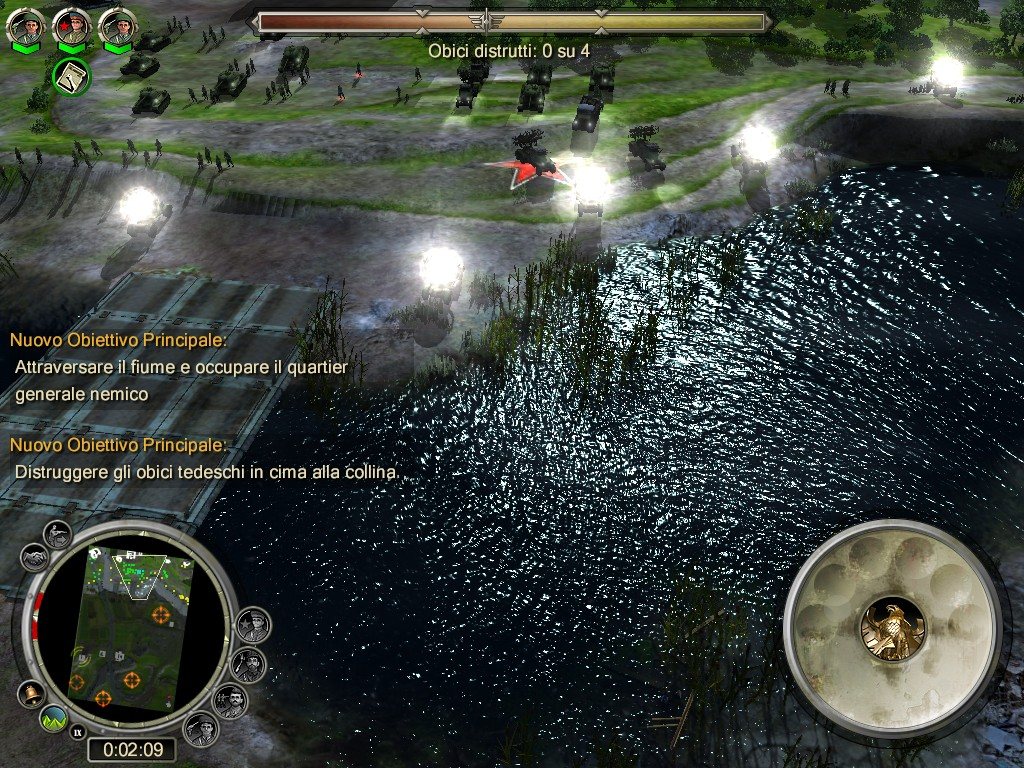Select the red-star officer portrait with green chevron
This screenshot has height=768, width=1024.
tap(71, 26)
